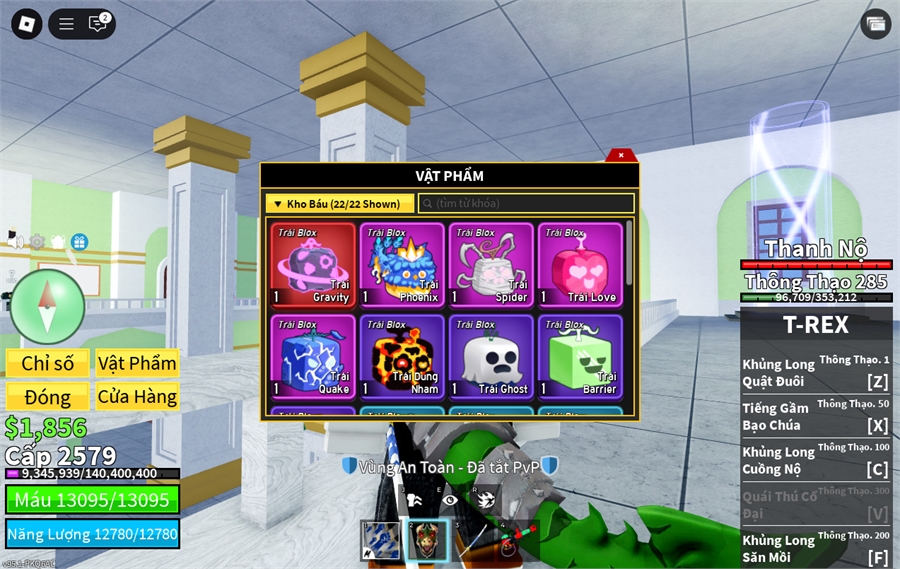This screenshot has height=569, width=900.
Task: Select the Ghost fruit item
Action: click(x=491, y=357)
